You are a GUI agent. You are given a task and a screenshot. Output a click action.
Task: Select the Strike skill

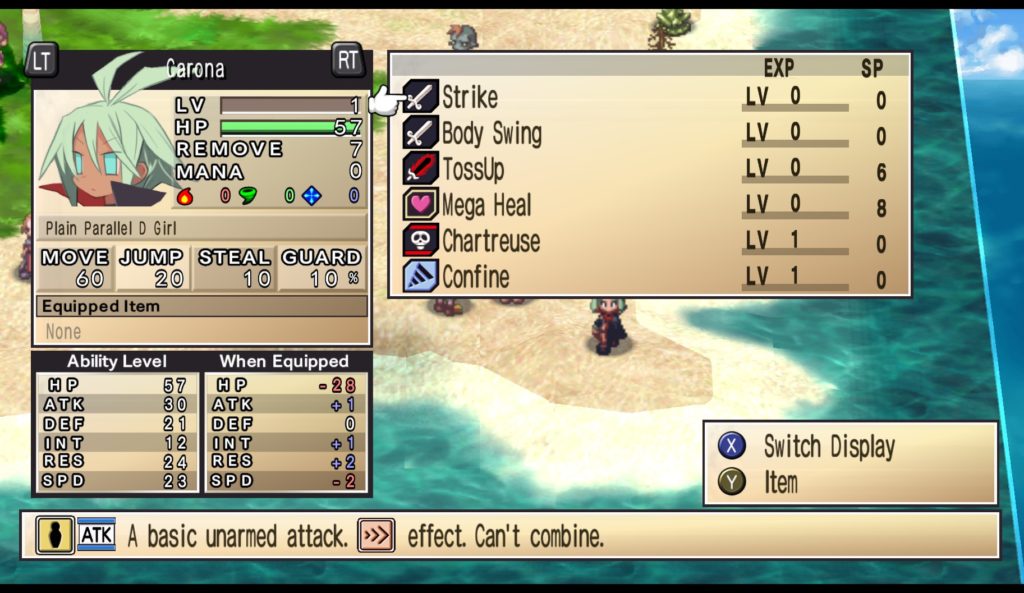coord(469,98)
